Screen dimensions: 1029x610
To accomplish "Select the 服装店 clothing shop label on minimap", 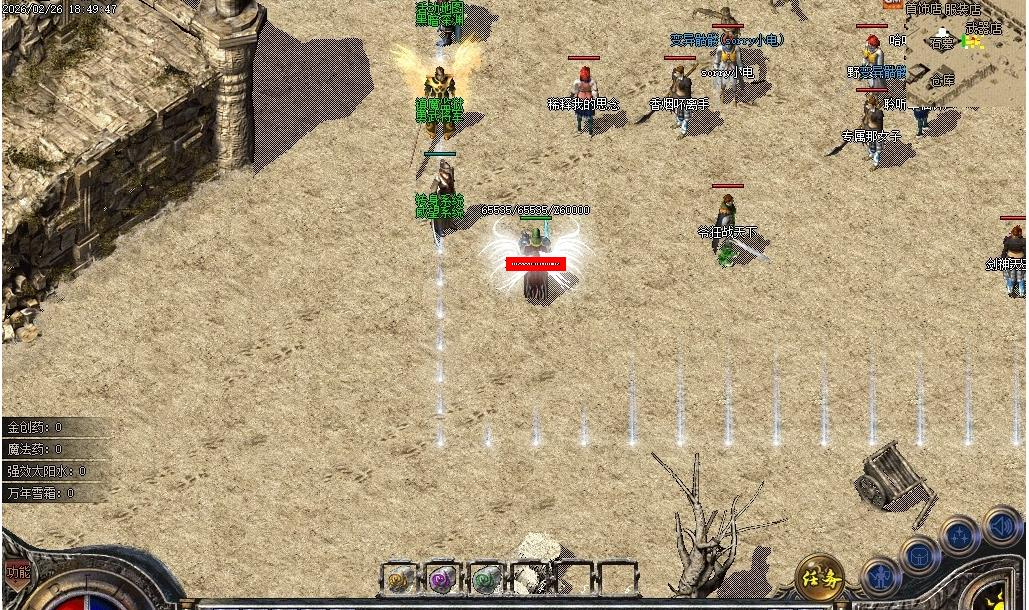I will coord(962,9).
